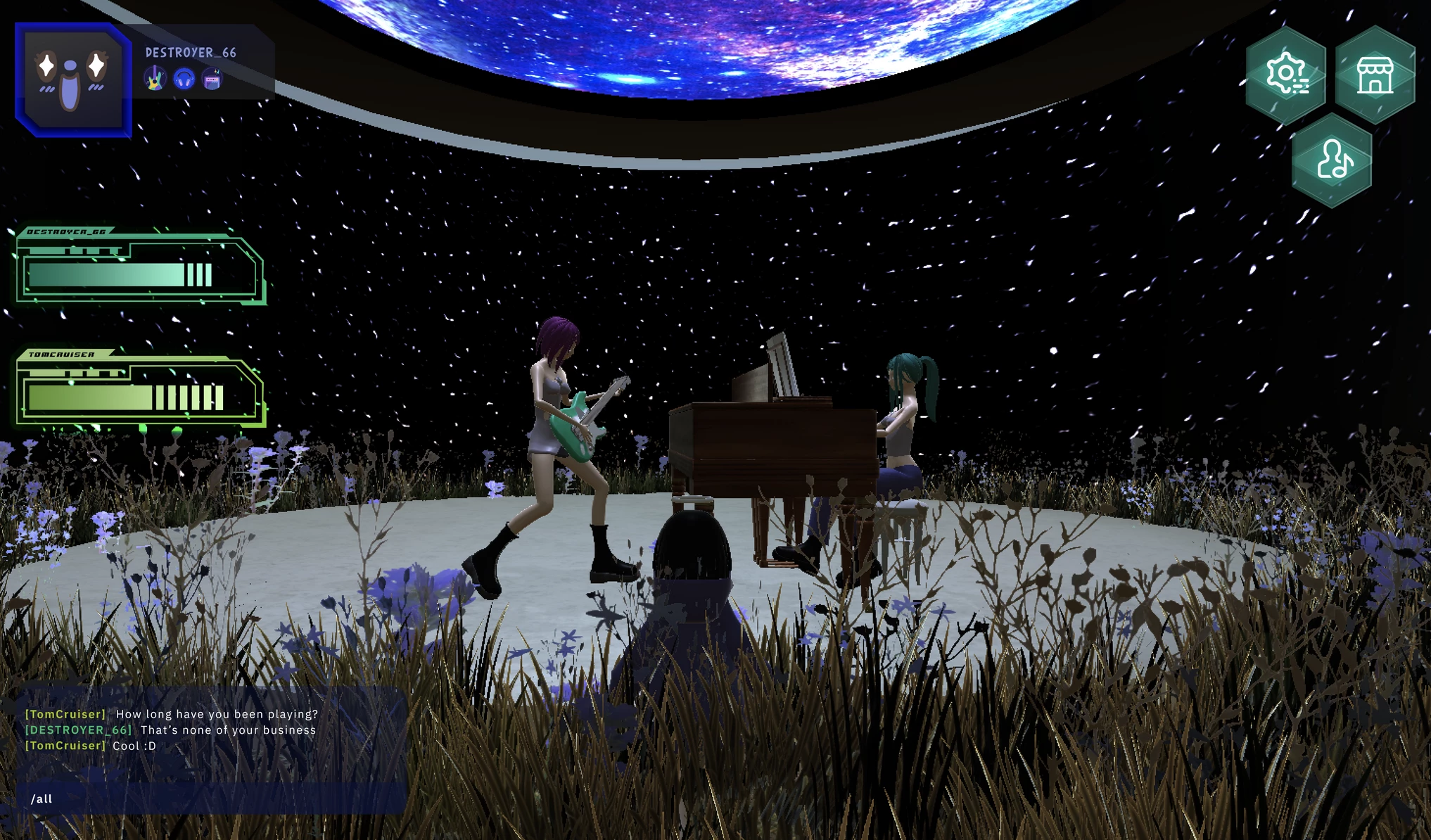Select the guitar badge under DESTROYER_66
This screenshot has width=1431, height=840.
[x=156, y=79]
